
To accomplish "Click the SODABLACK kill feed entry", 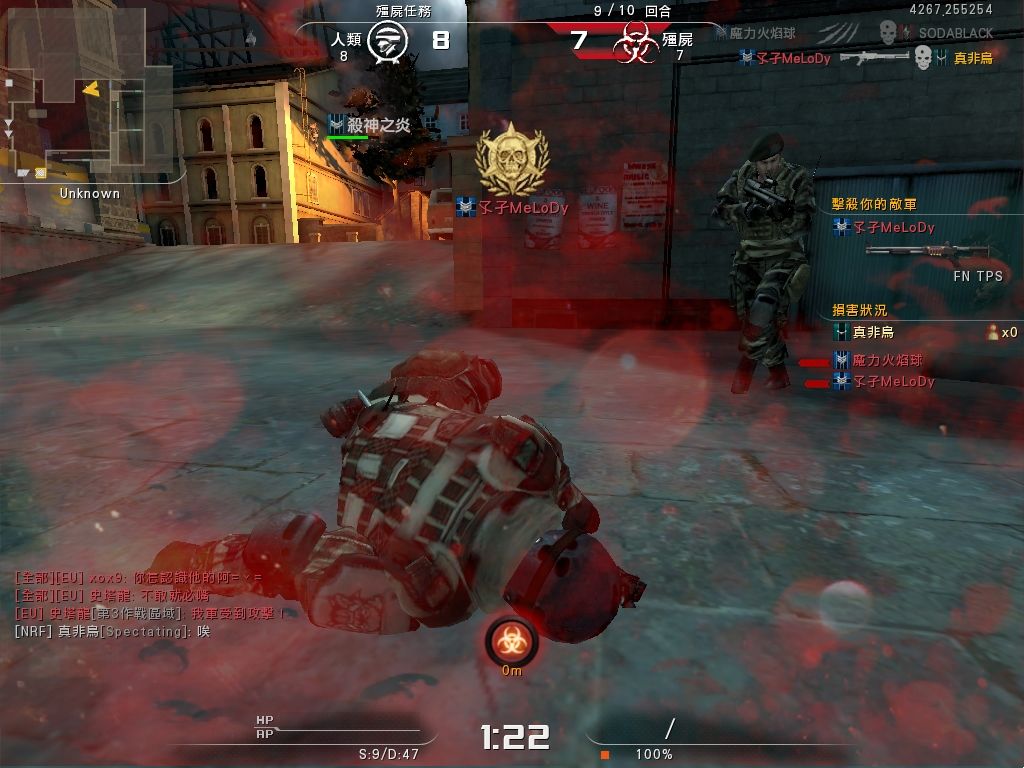I will click(954, 33).
